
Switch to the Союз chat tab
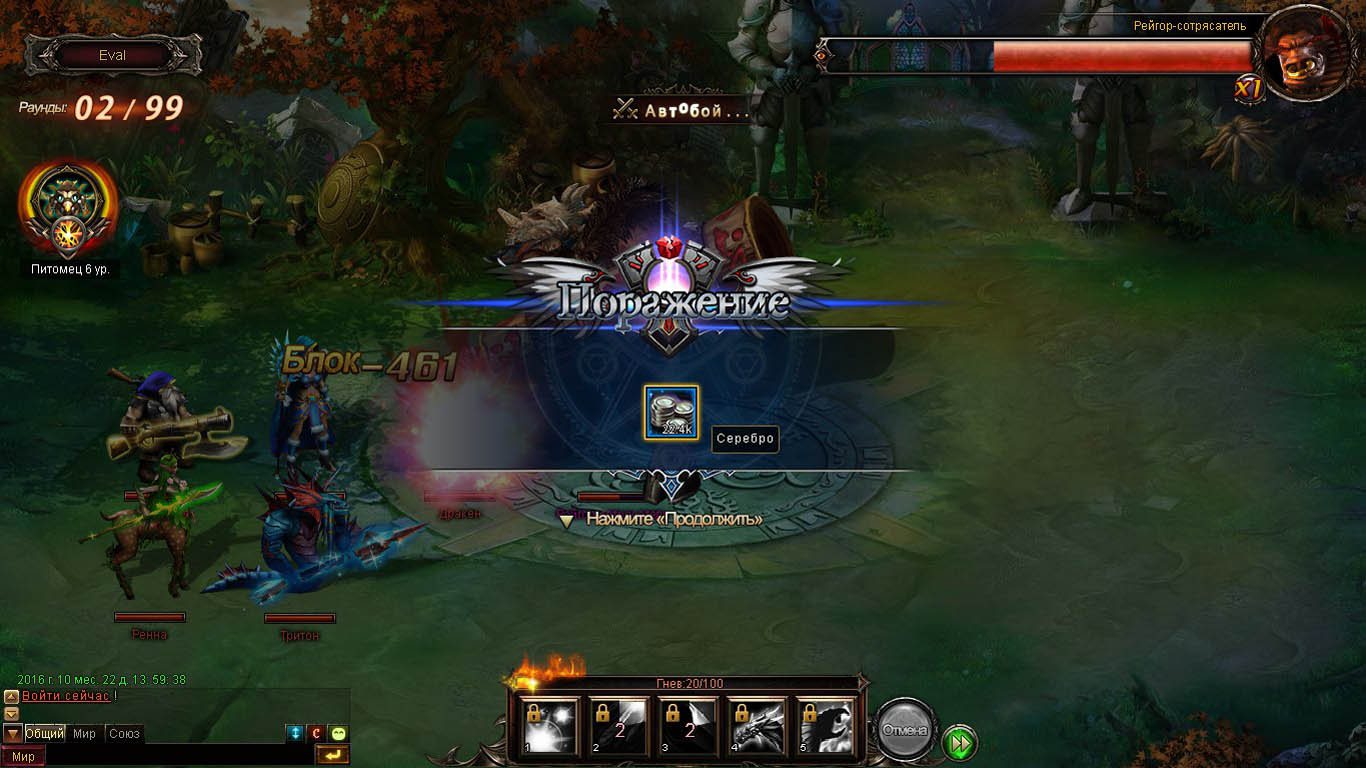[124, 734]
